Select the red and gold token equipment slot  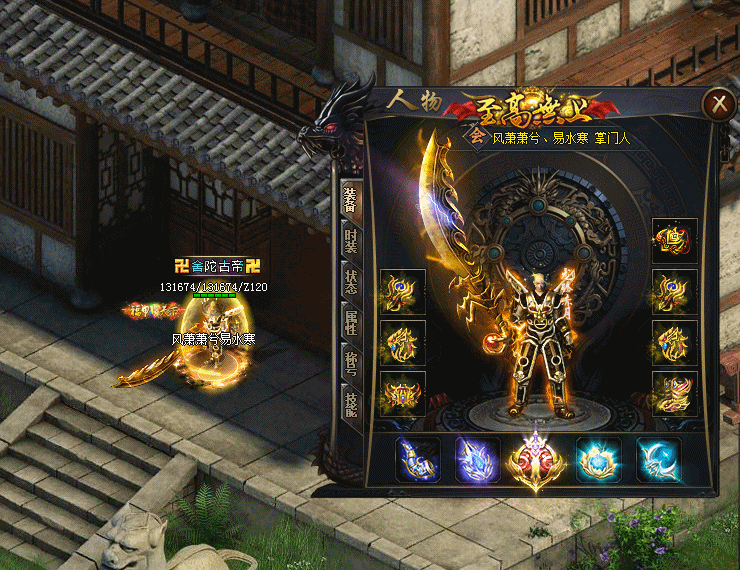click(675, 241)
